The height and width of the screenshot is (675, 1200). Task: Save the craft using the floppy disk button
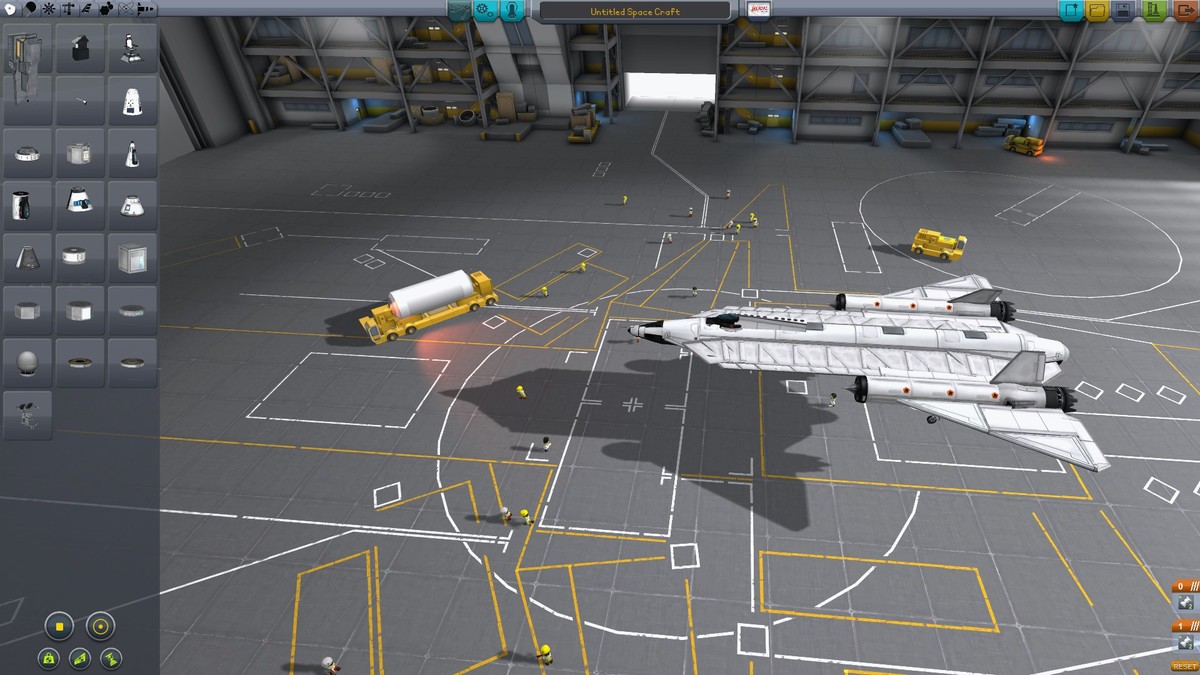1123,11
